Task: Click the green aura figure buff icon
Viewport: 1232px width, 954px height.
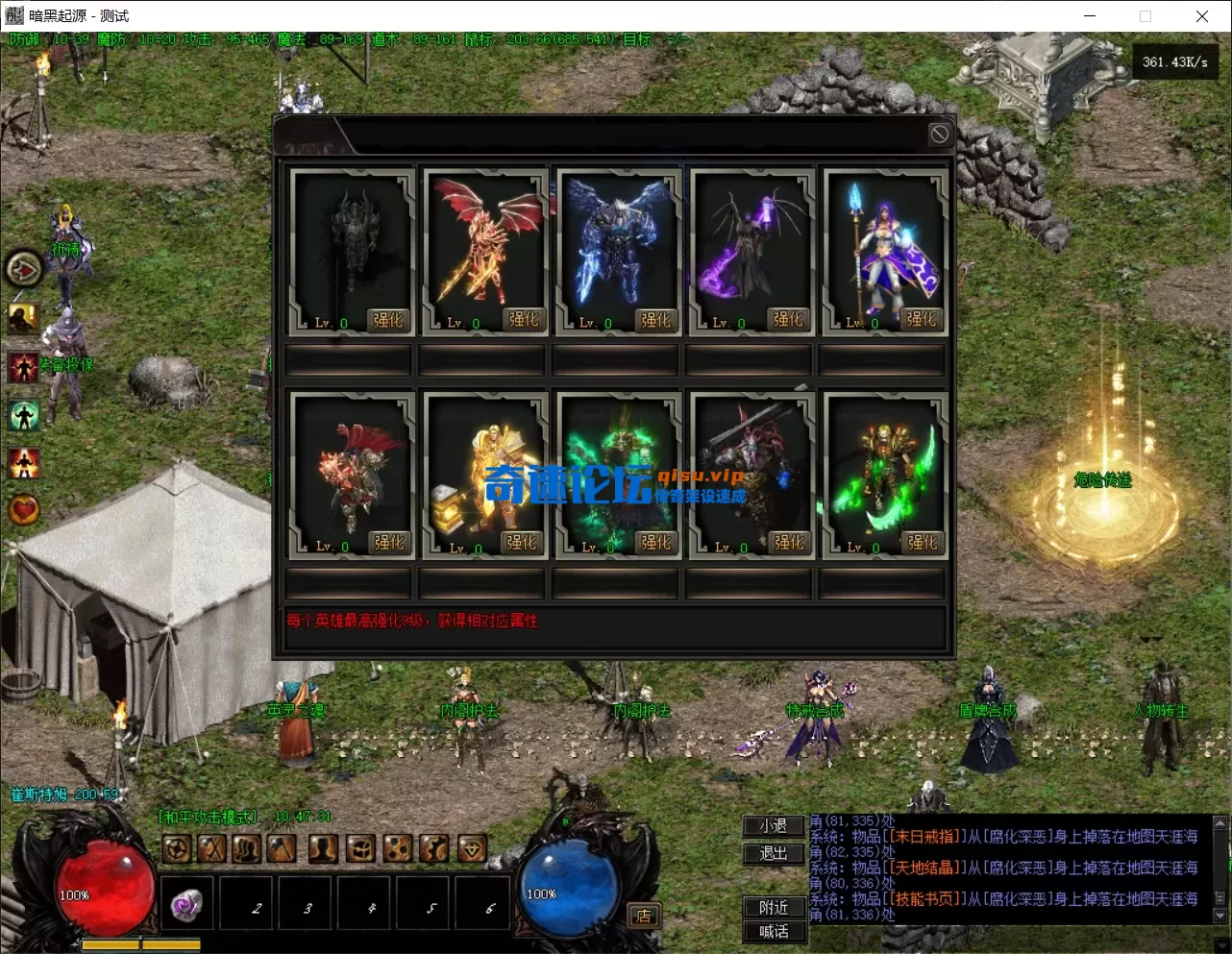Action: click(24, 415)
